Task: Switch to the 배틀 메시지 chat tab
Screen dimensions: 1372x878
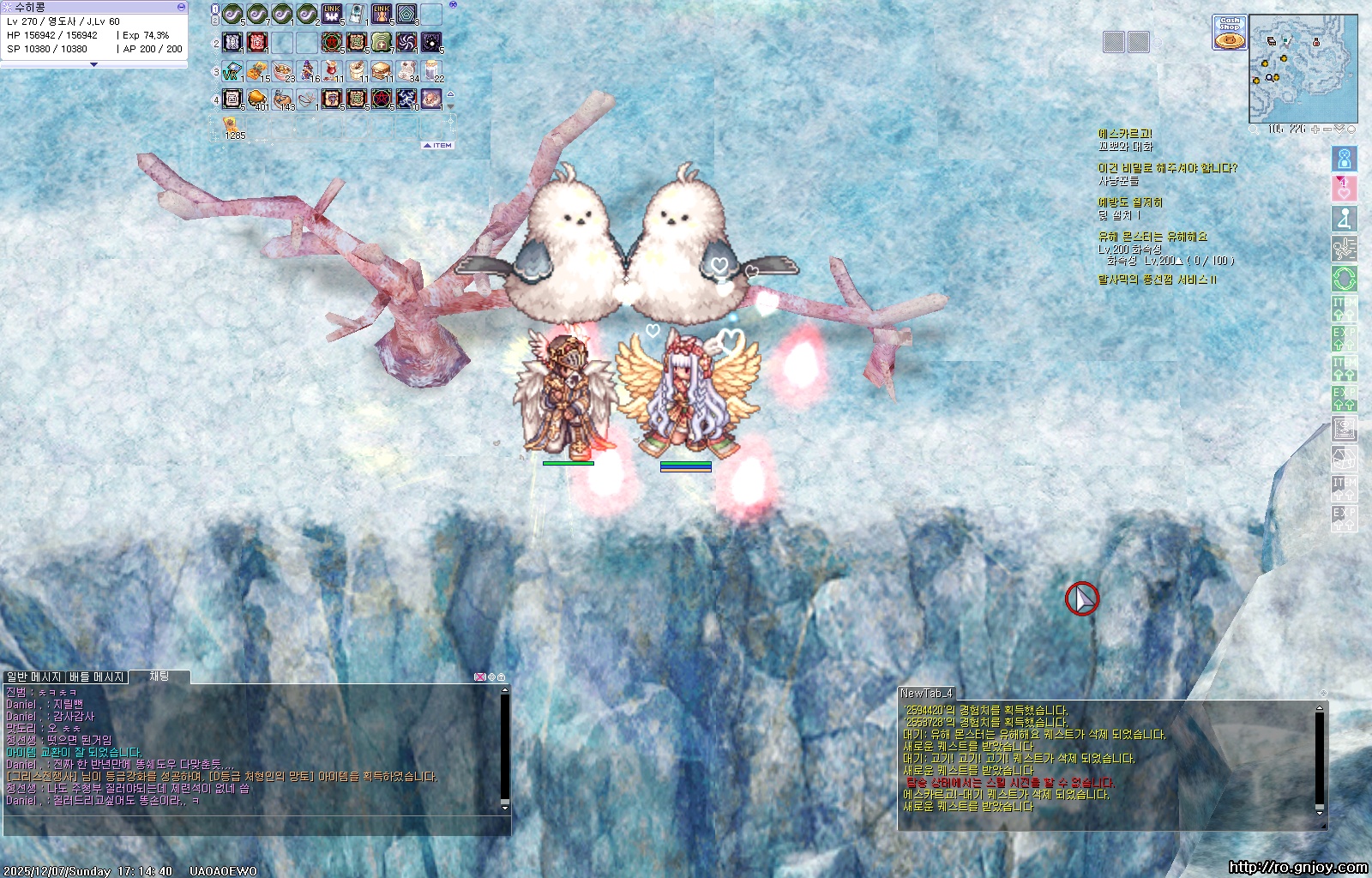Action: [97, 677]
